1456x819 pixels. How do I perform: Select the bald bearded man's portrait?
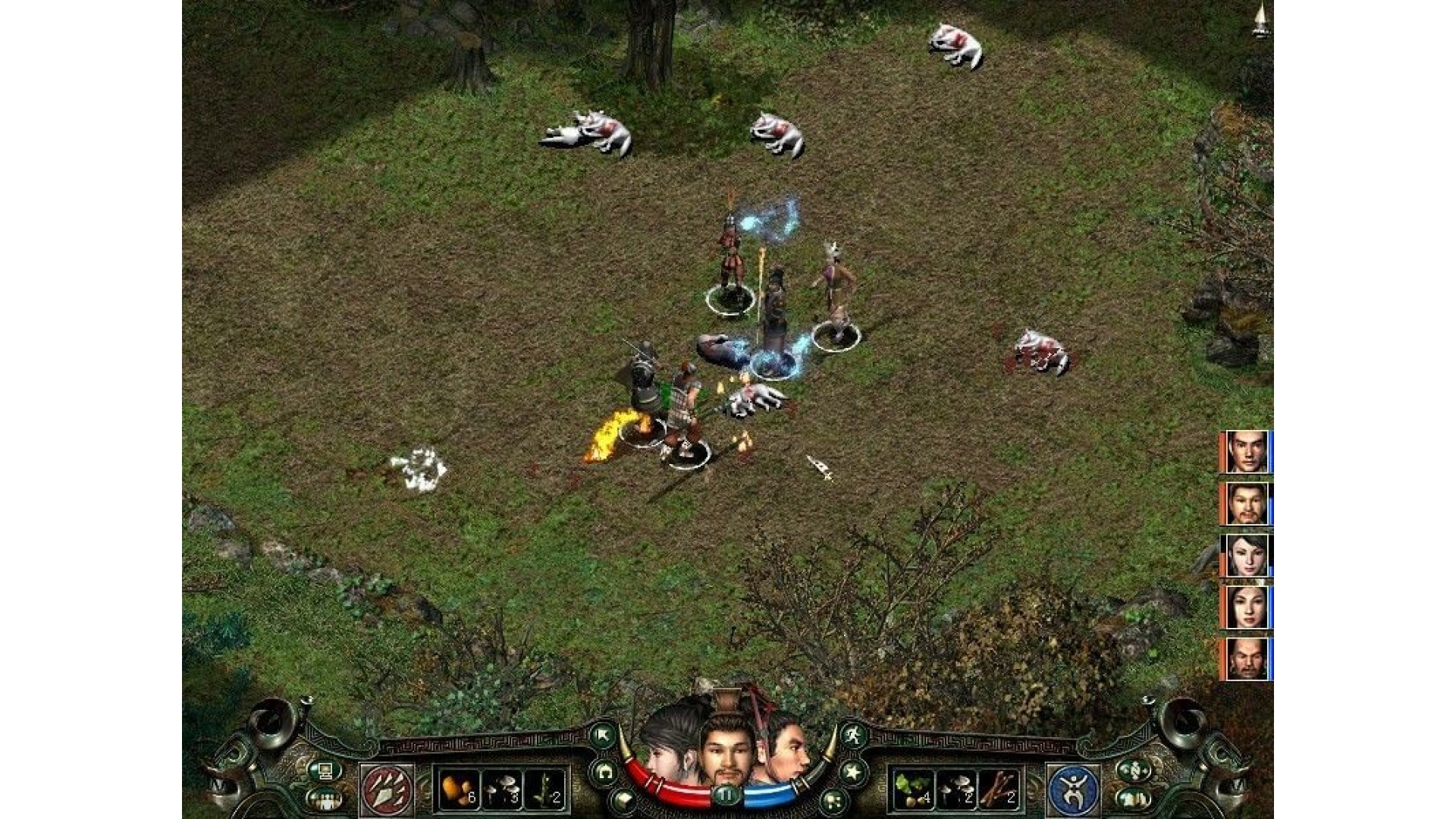[x=1247, y=658]
